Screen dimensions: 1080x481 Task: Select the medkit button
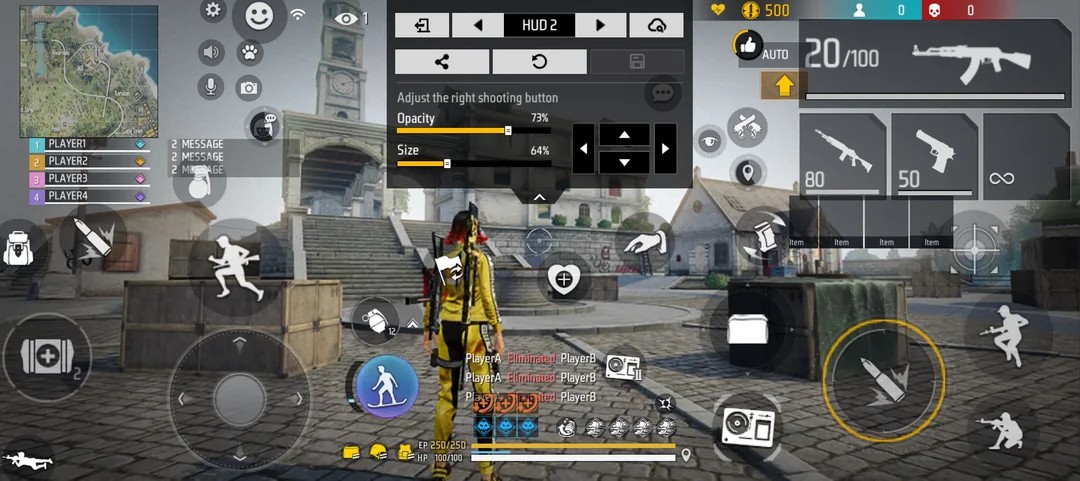[x=44, y=357]
